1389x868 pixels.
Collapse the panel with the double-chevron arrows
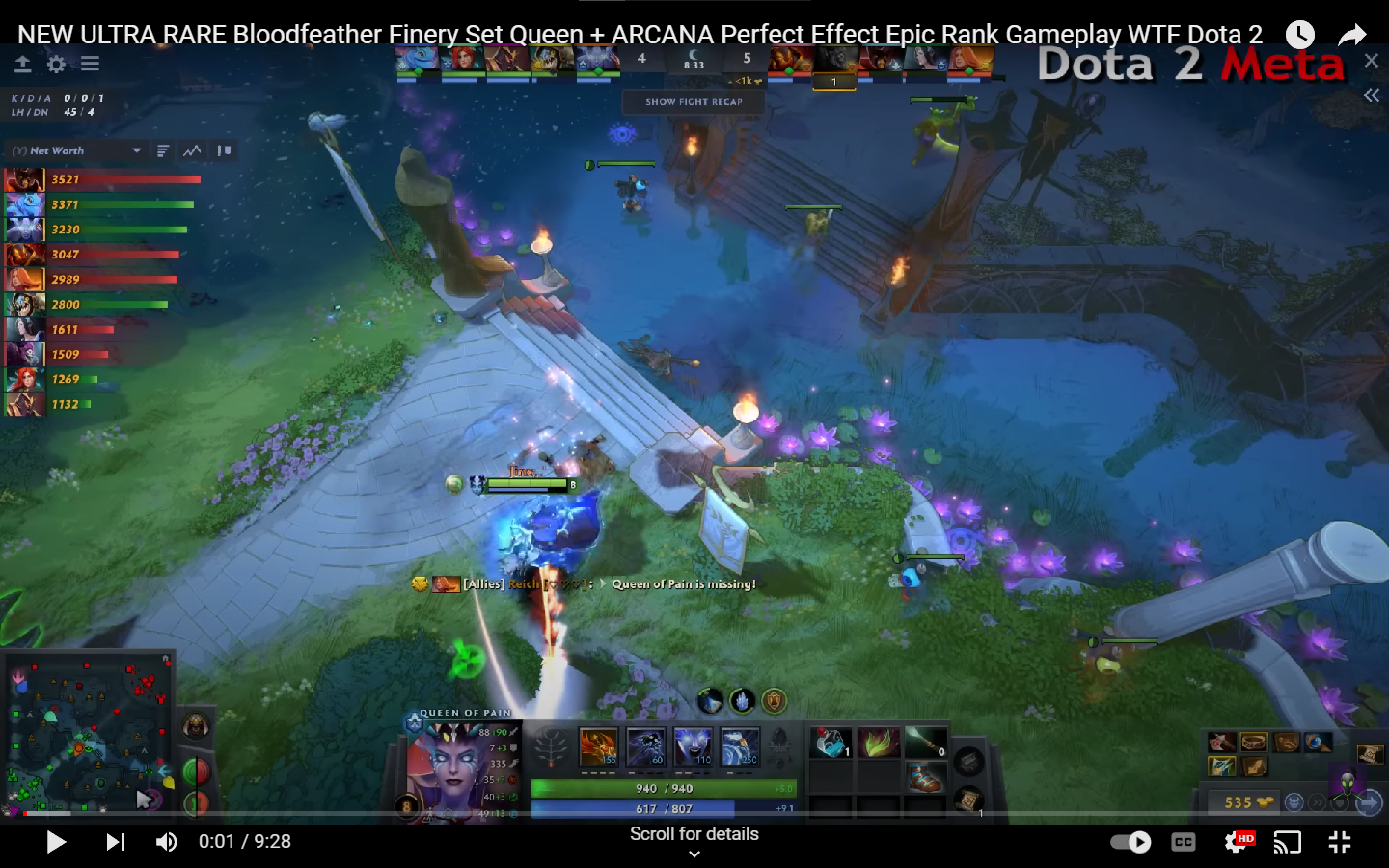[1372, 95]
